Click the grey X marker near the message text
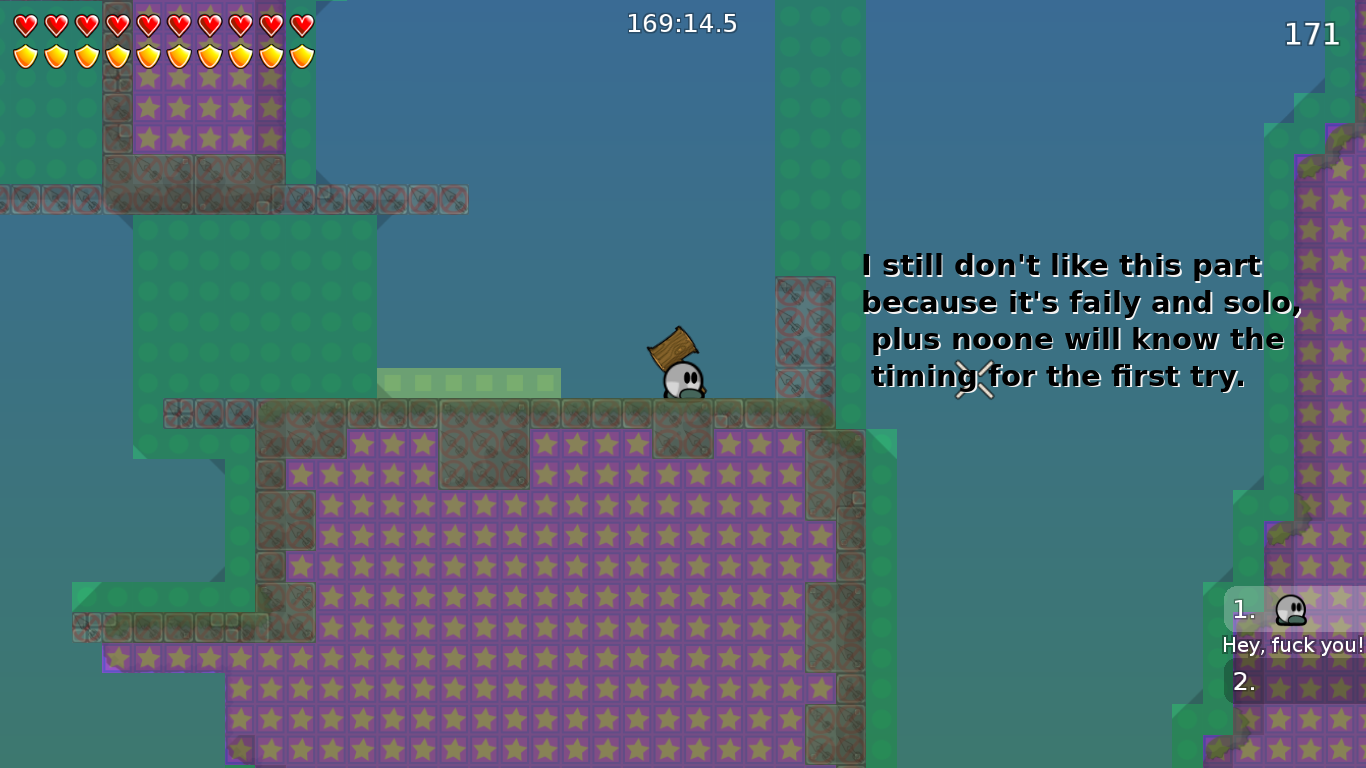Screen dimensions: 1366x768 point(975,383)
